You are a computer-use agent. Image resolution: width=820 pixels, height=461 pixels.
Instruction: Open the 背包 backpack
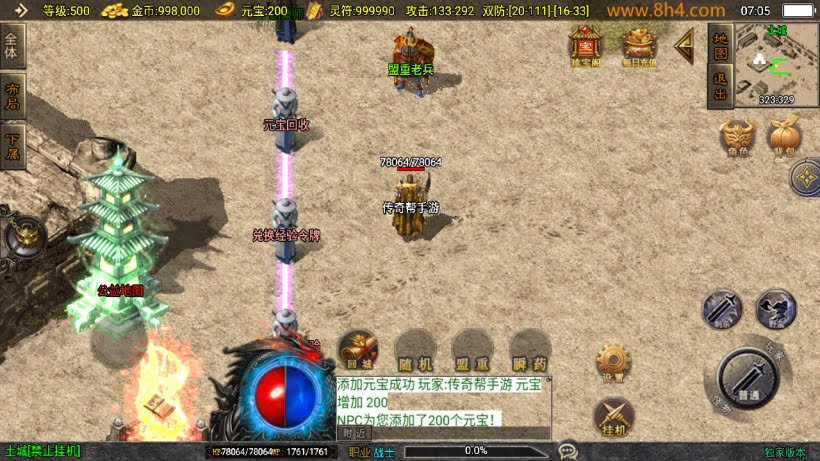pyautogui.click(x=784, y=137)
